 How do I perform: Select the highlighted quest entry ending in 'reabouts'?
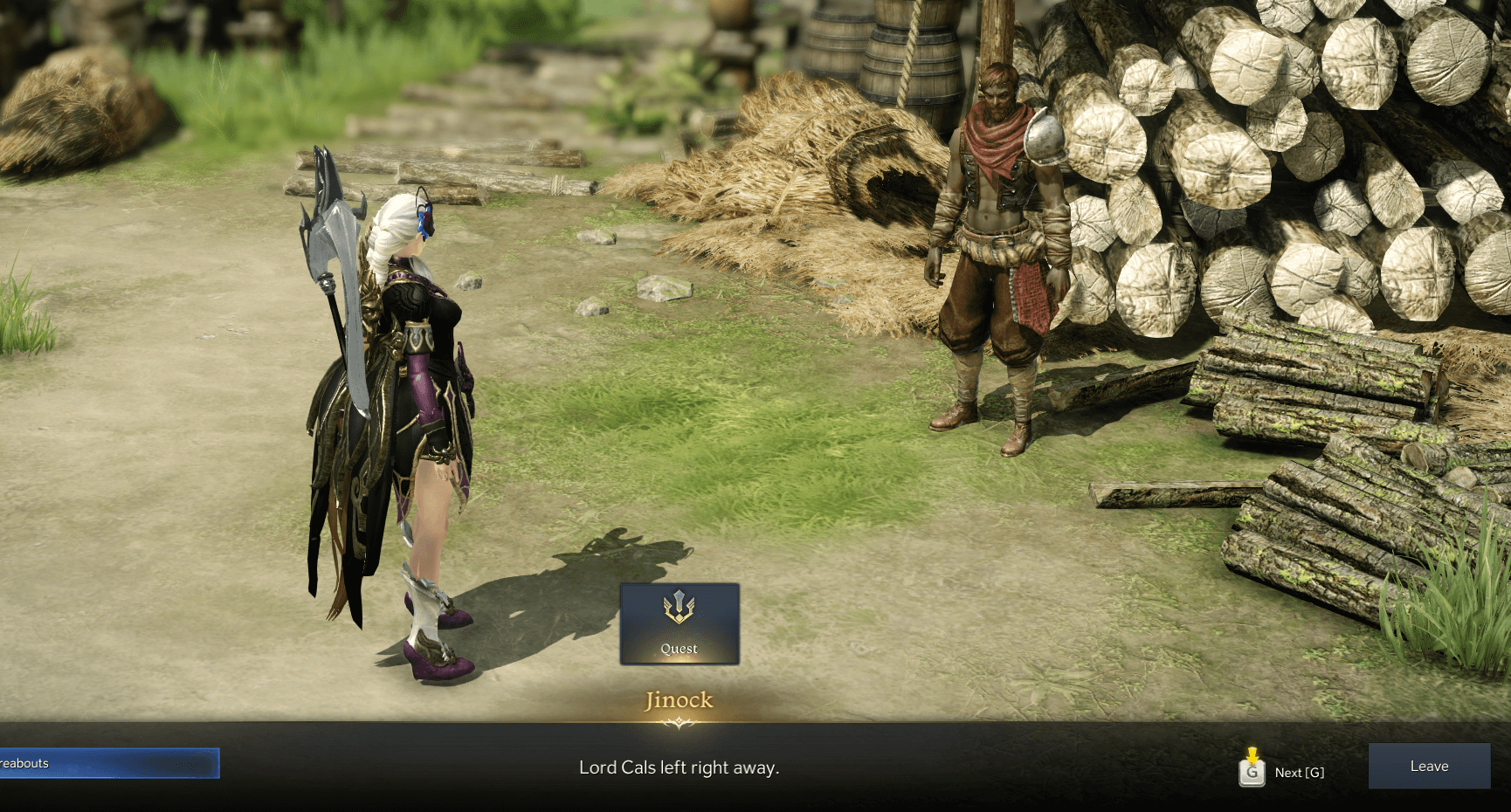(x=108, y=763)
